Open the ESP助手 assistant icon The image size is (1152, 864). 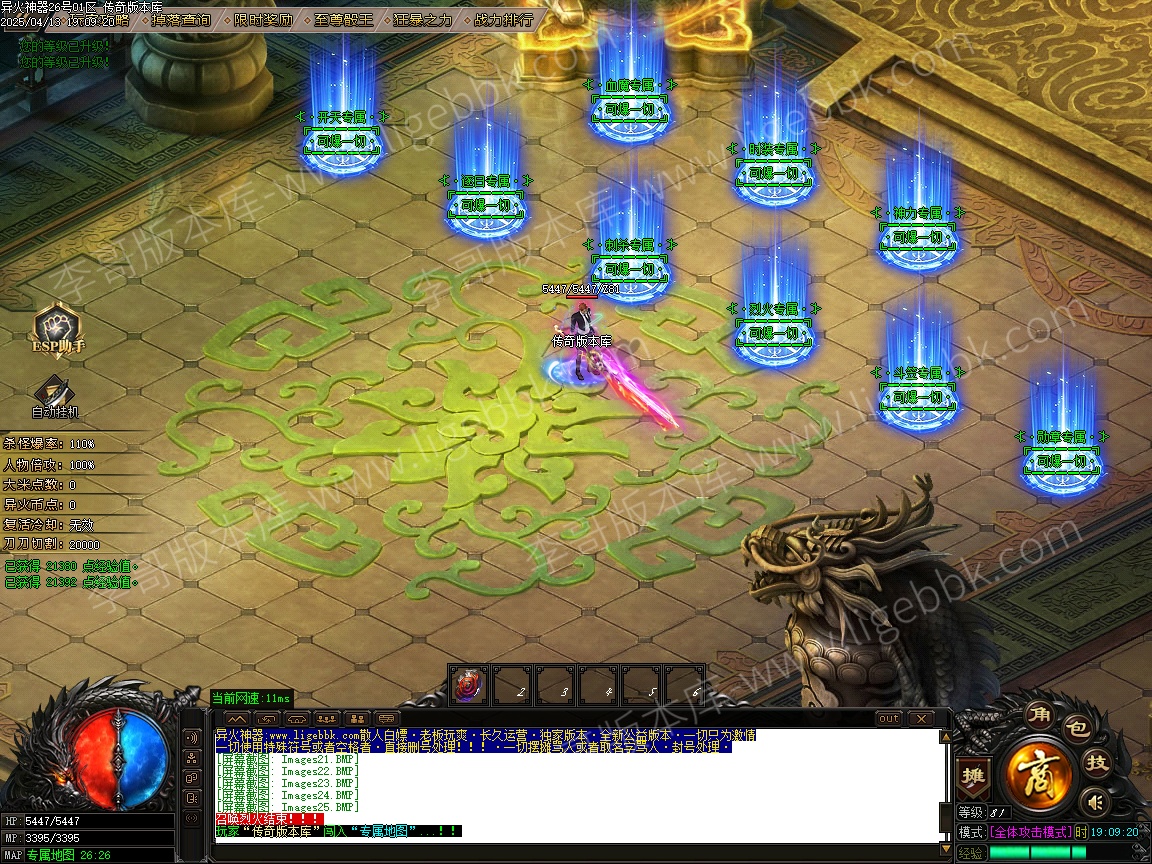click(58, 329)
